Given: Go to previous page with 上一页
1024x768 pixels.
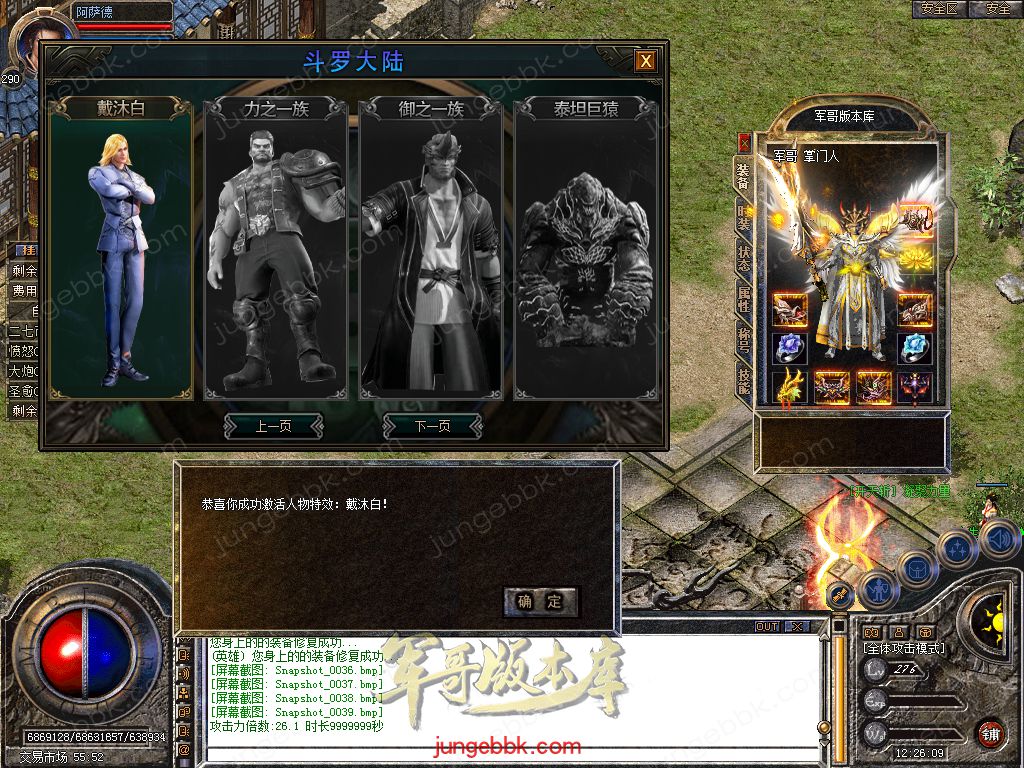Looking at the screenshot, I should coord(274,426).
